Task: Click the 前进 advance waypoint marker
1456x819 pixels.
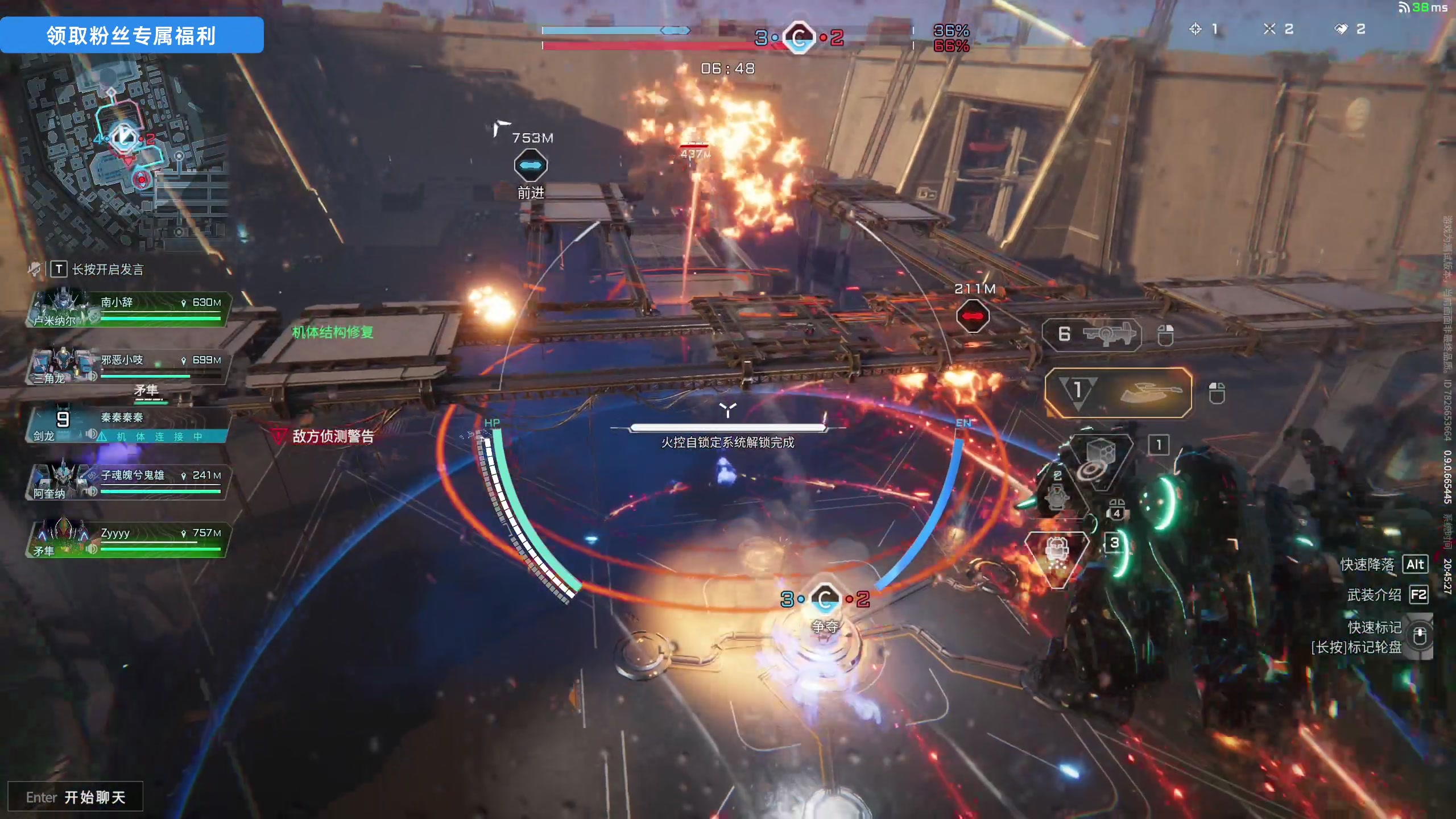Action: click(x=531, y=166)
